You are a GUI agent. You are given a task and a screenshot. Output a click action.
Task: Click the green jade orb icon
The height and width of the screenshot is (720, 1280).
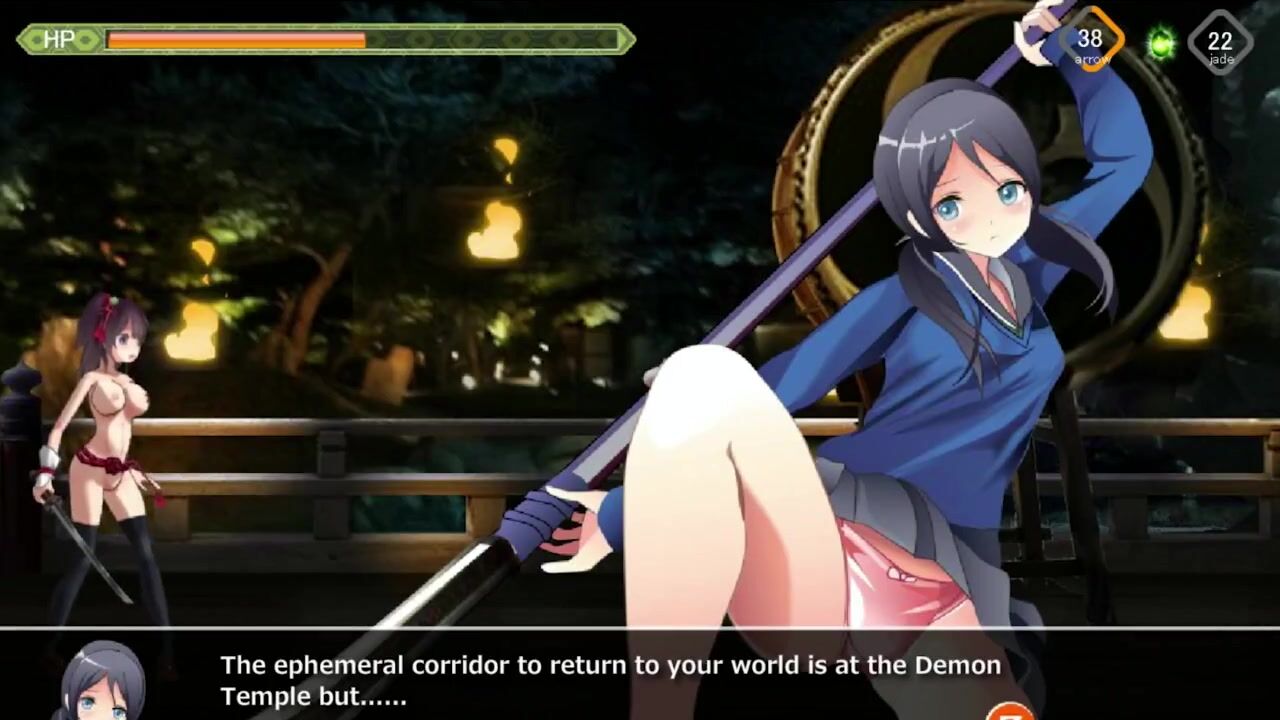tap(1161, 44)
